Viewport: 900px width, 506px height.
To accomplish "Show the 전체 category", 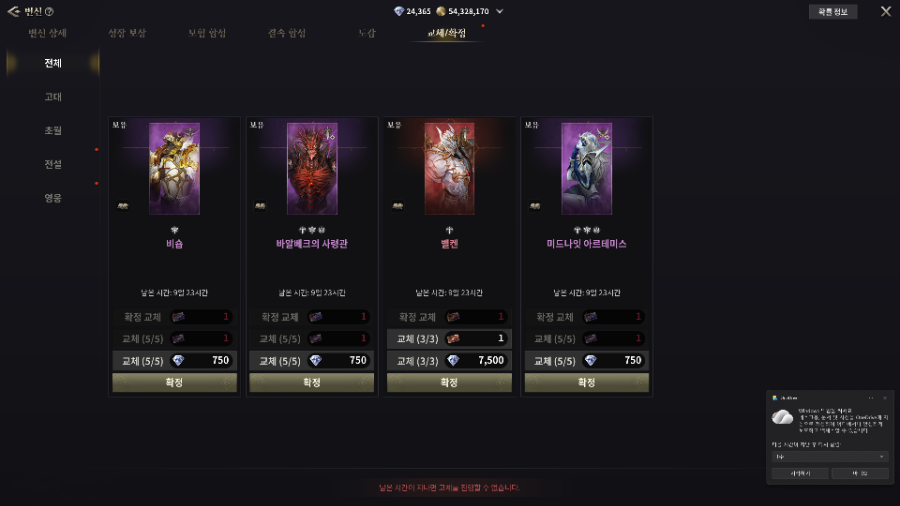I will click(x=53, y=64).
